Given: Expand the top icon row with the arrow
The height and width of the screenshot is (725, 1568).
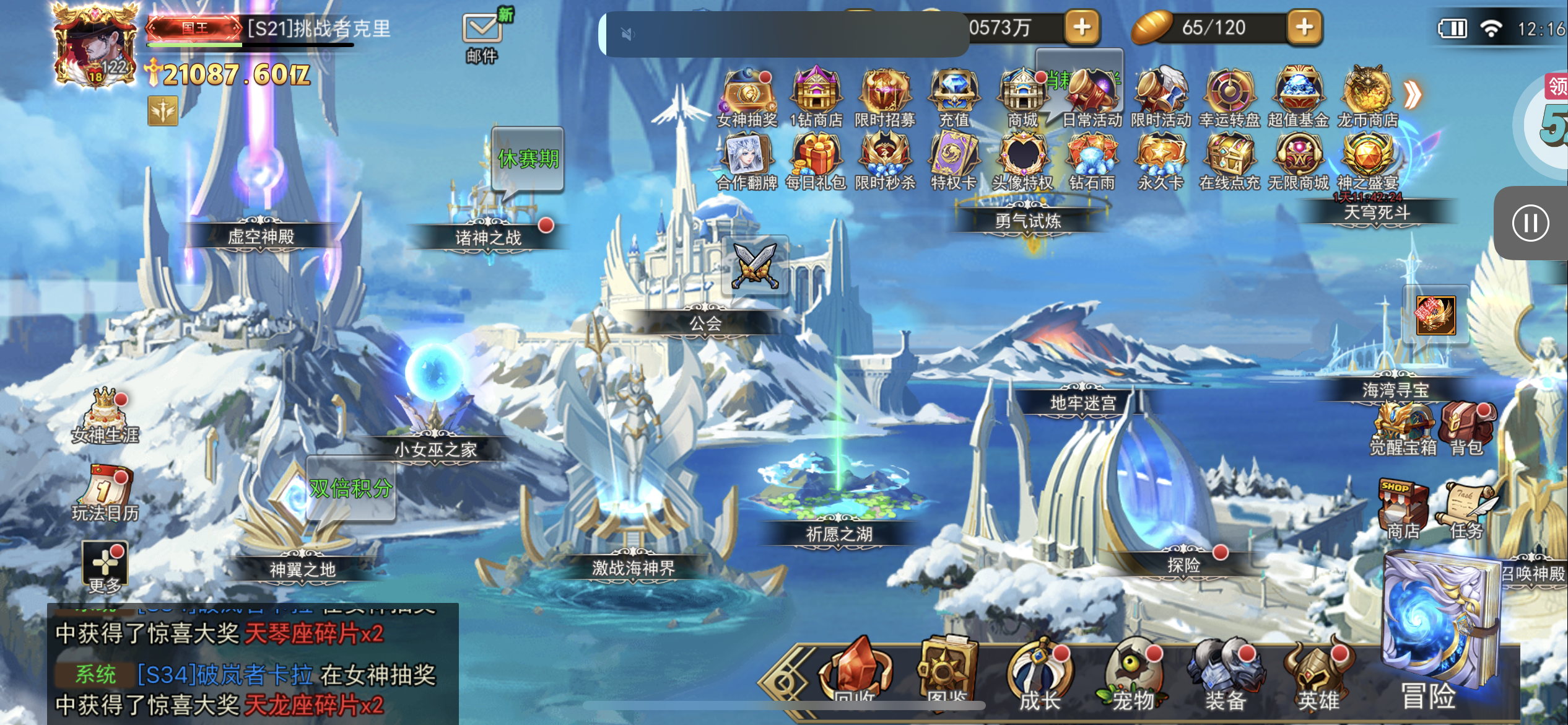Looking at the screenshot, I should pos(1412,94).
